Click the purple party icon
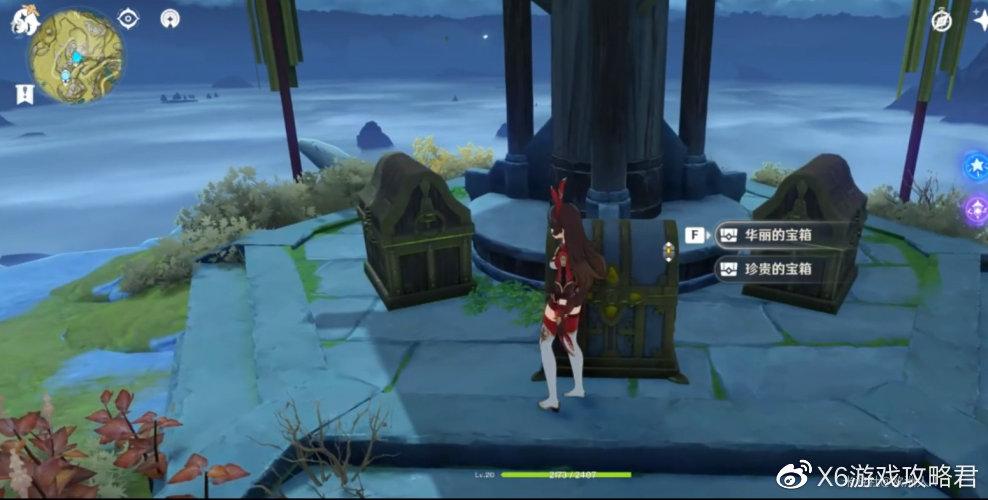Viewport: 988px width, 500px height. pos(976,209)
